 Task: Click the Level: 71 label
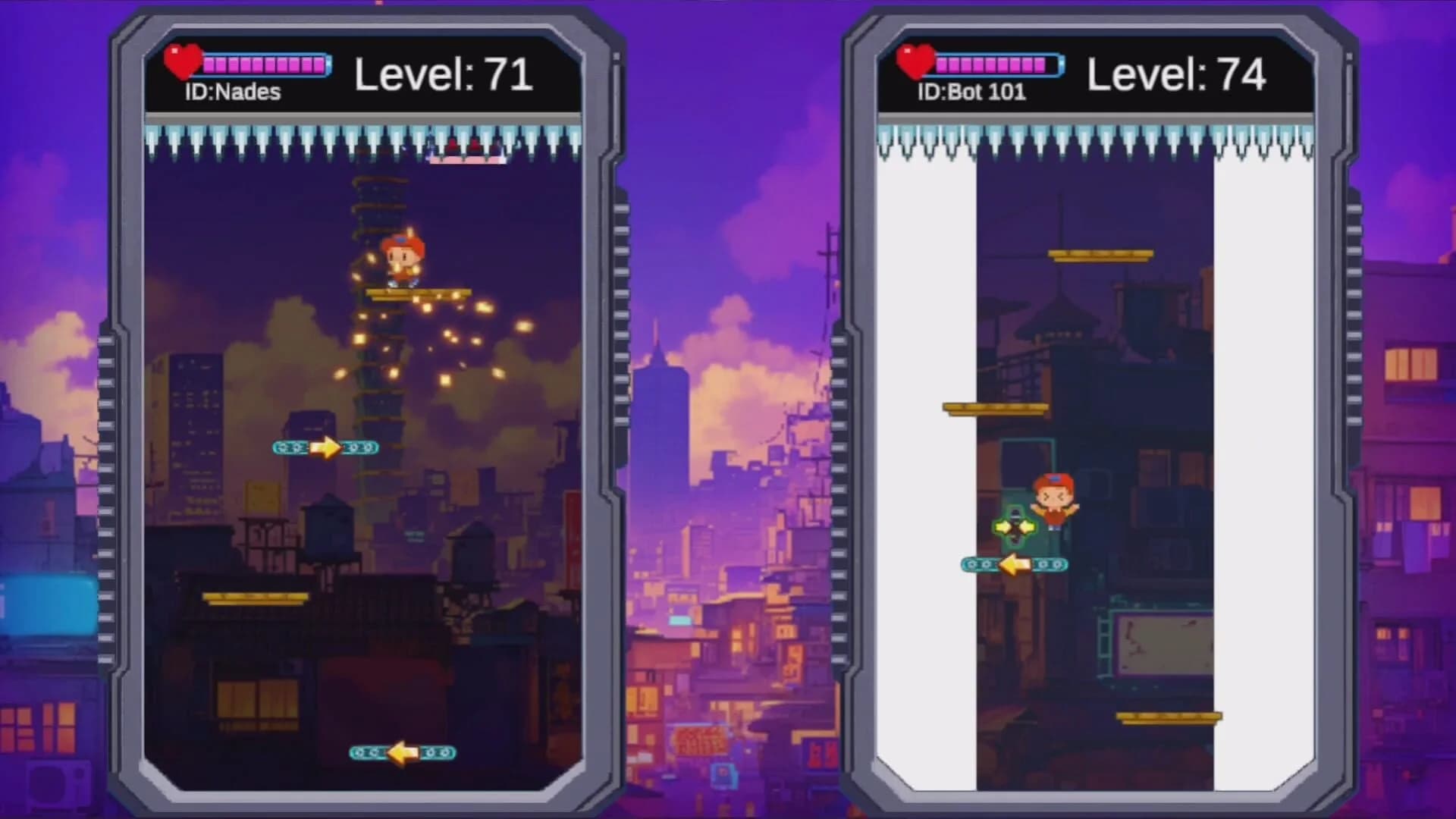(x=444, y=73)
